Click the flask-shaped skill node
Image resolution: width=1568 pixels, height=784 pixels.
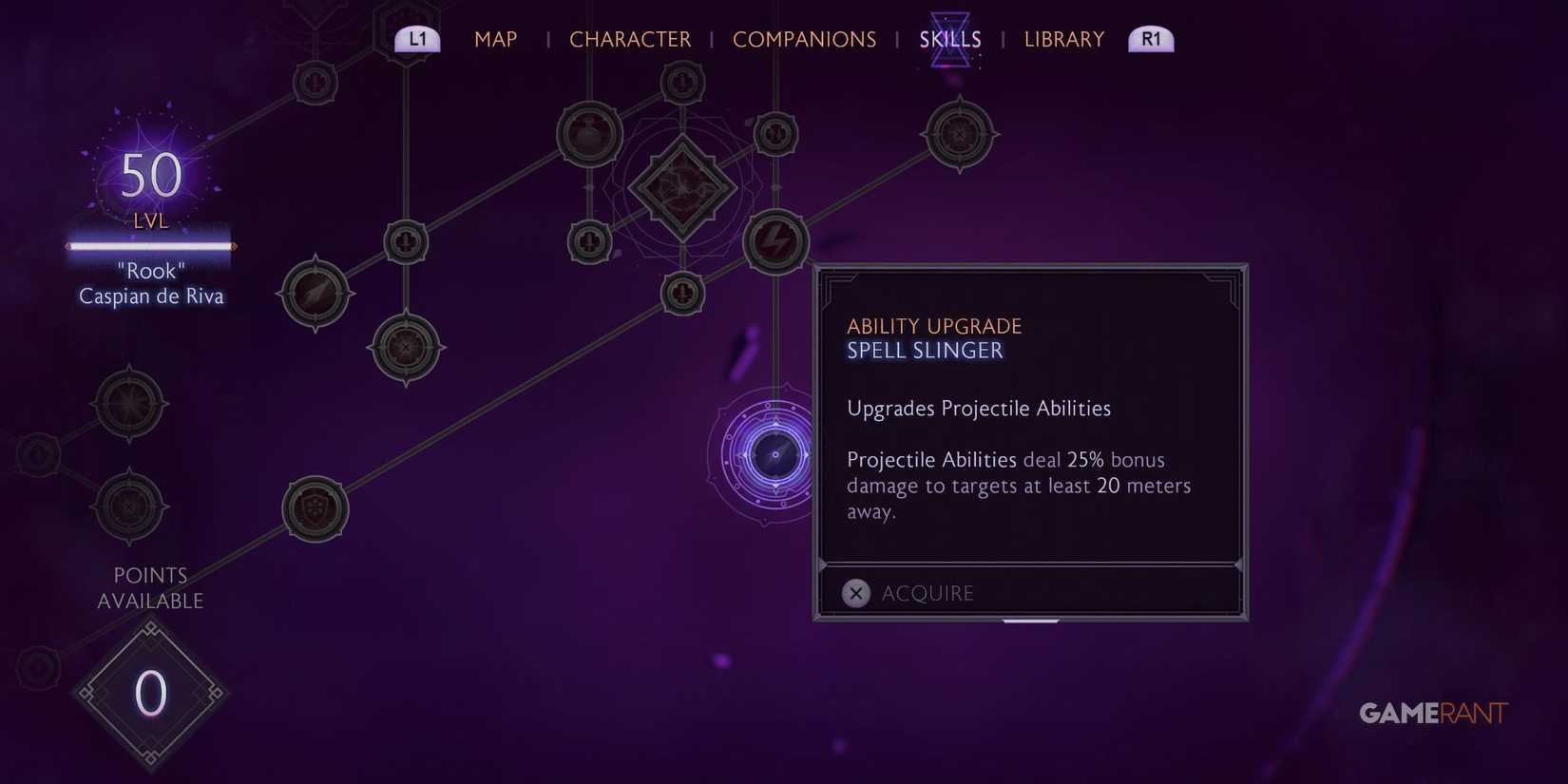point(589,133)
